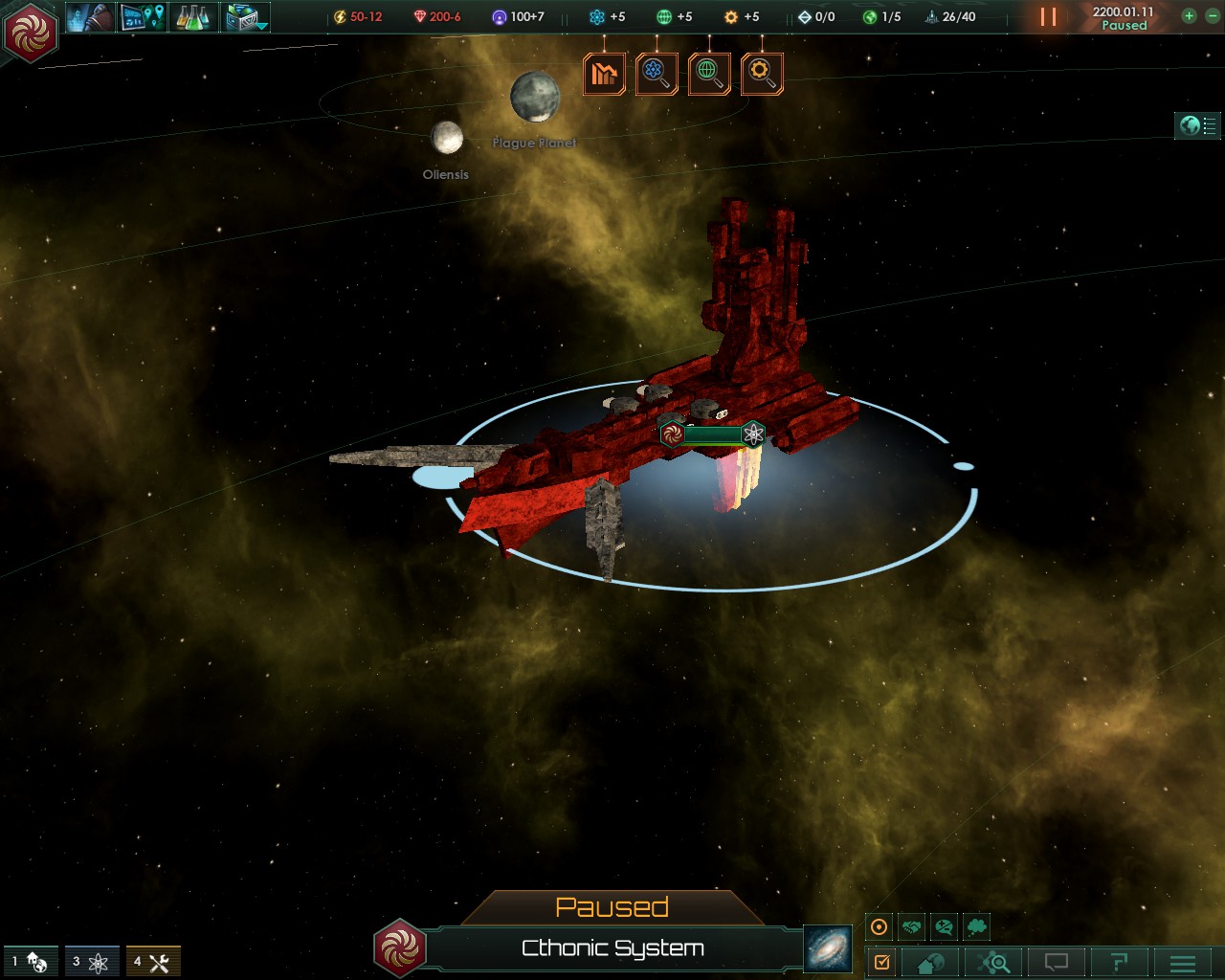Select the orange engineering magnifier icon

tap(762, 73)
